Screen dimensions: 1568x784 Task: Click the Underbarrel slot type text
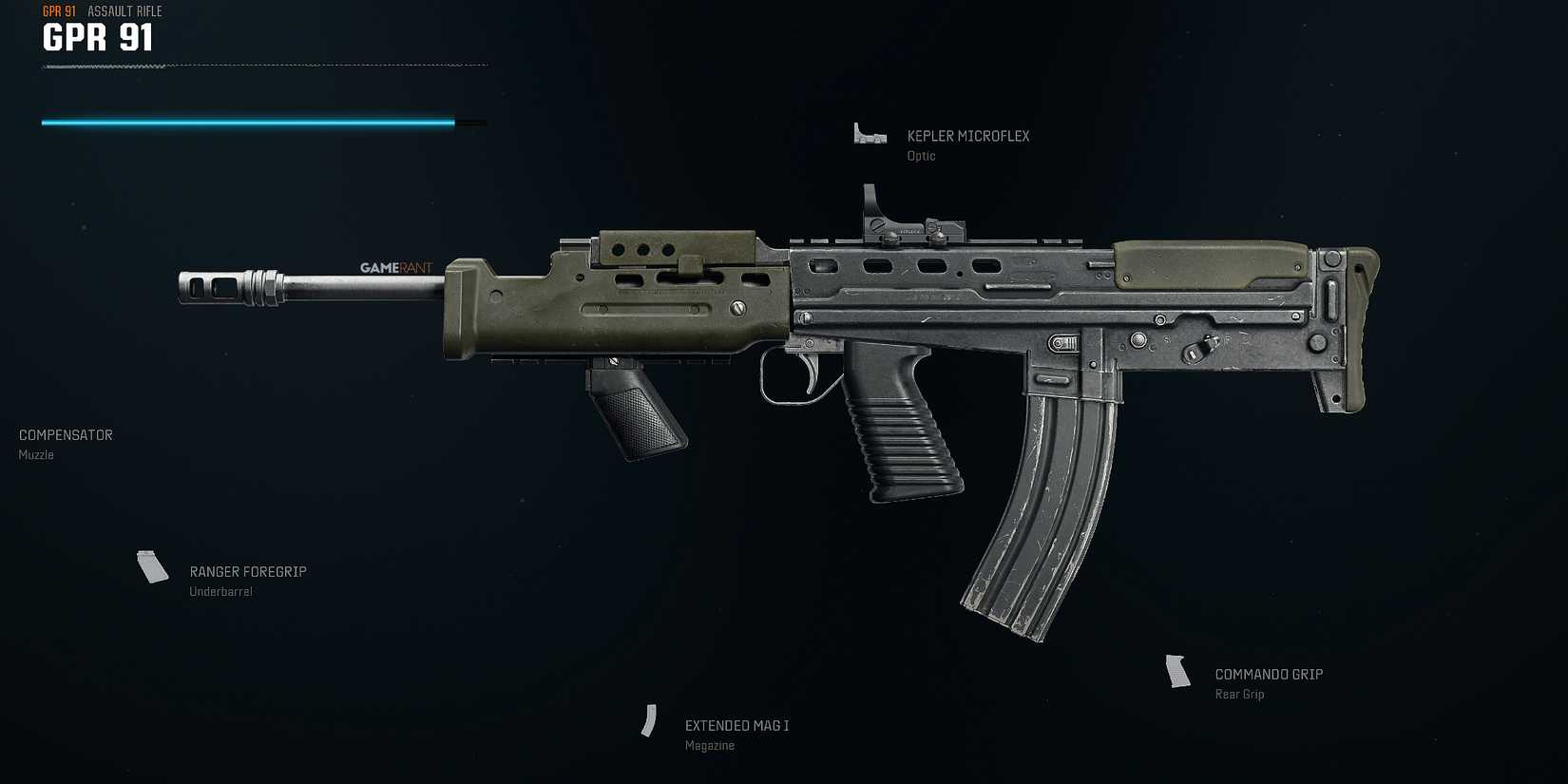(x=221, y=590)
